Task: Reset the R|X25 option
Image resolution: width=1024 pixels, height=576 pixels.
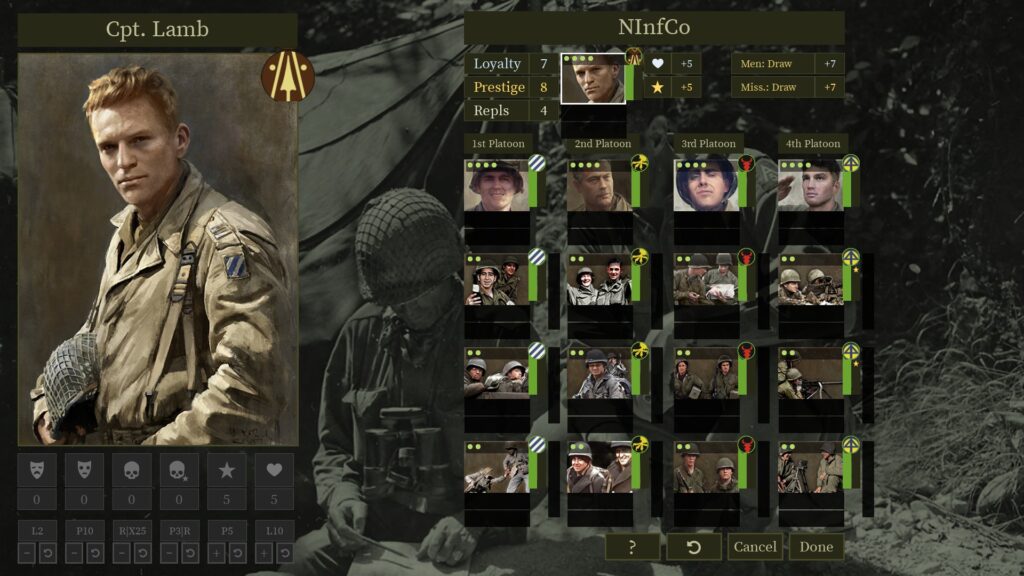Action: (142, 553)
